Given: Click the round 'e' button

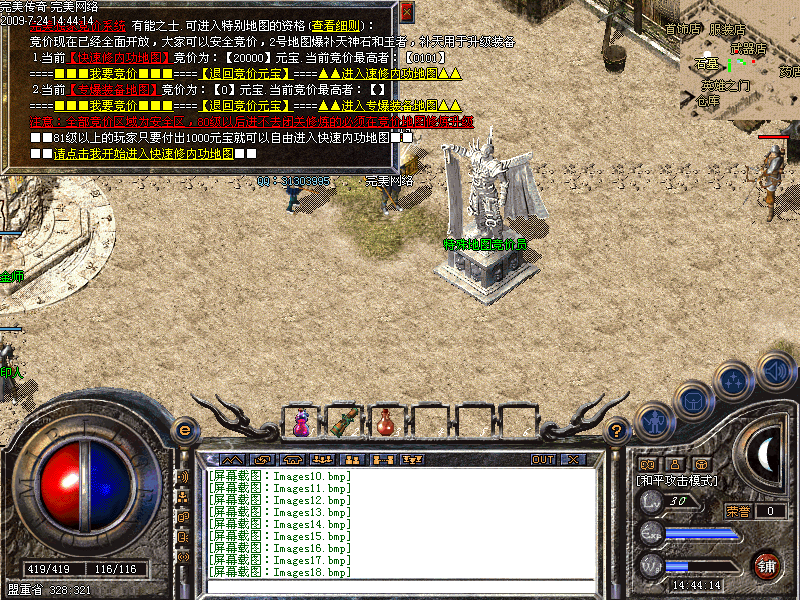Looking at the screenshot, I should pyautogui.click(x=184, y=431).
